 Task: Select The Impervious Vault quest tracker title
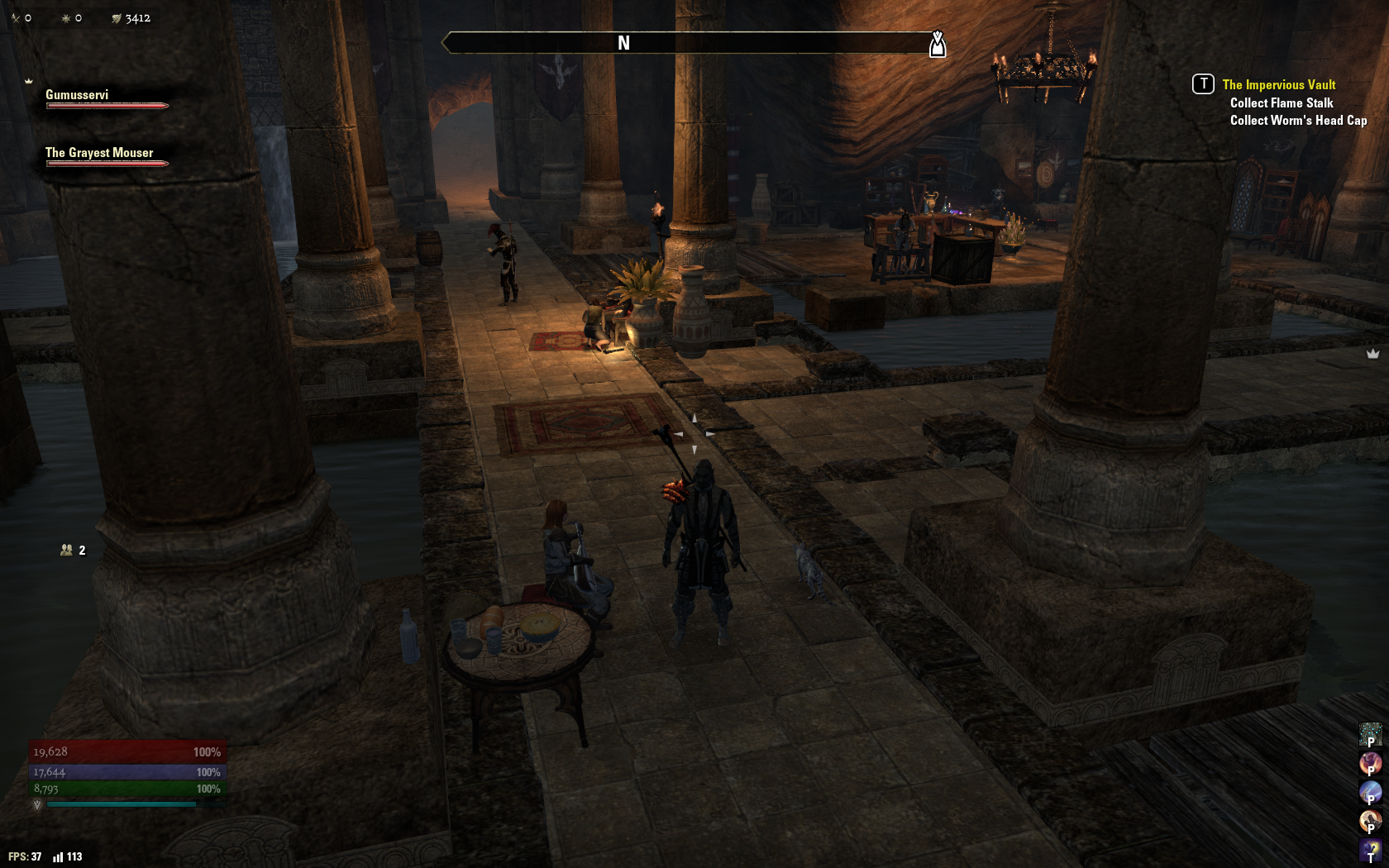coord(1278,84)
